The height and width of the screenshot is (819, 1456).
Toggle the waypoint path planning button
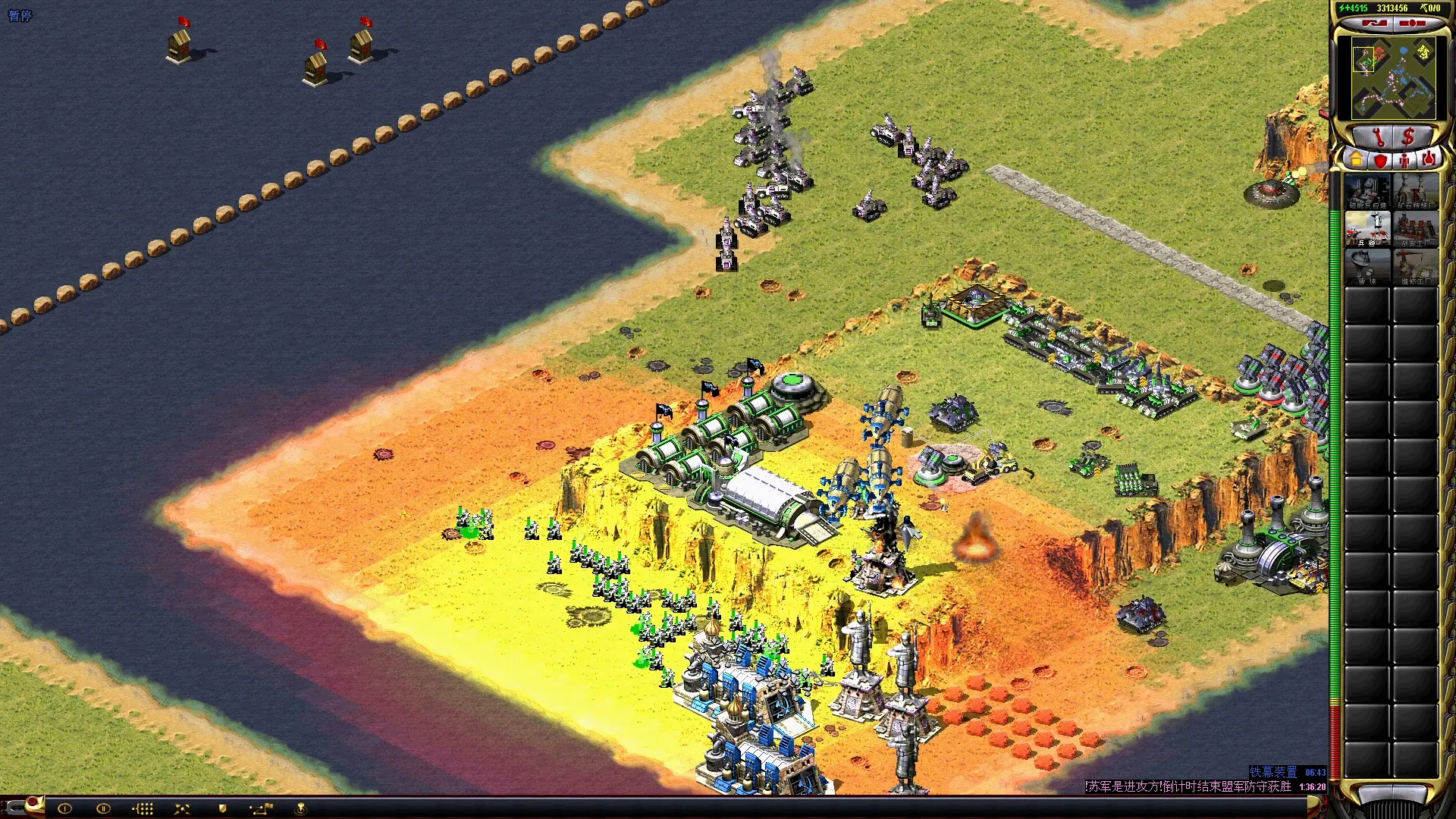(x=261, y=808)
